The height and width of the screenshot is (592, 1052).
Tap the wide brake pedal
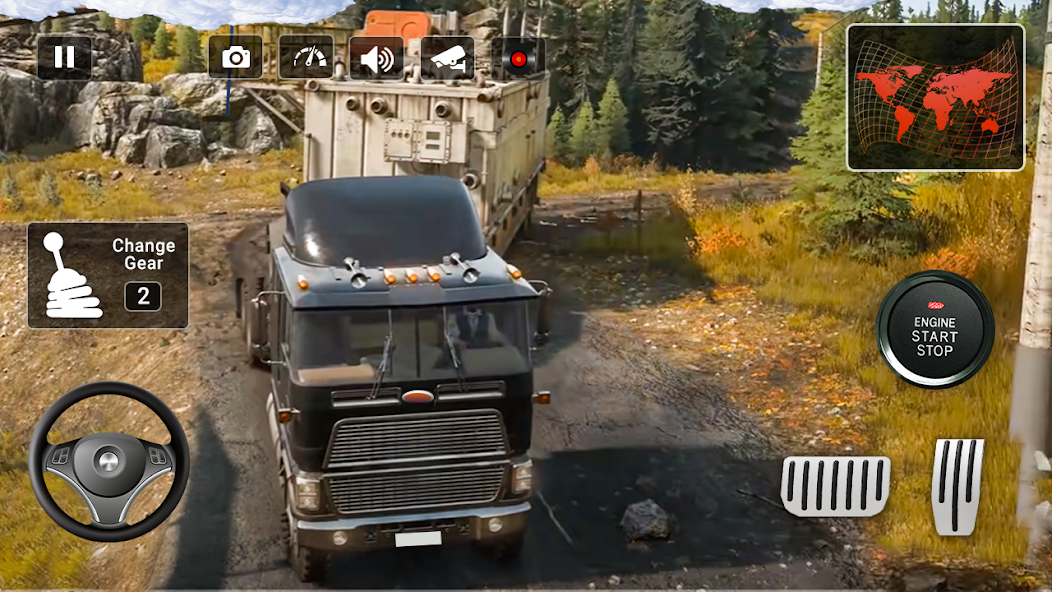point(835,486)
